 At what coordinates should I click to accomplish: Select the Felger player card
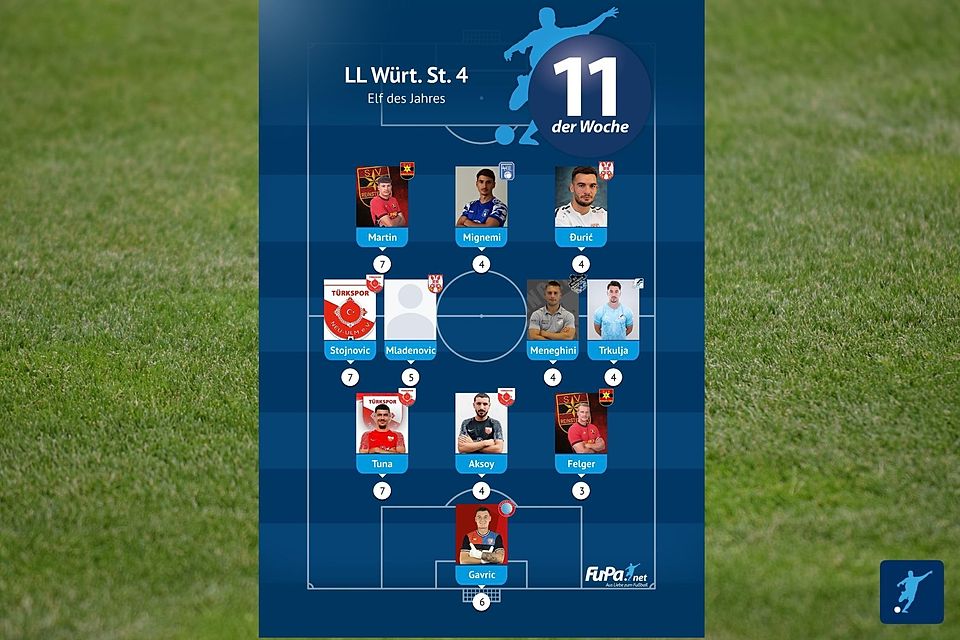[581, 432]
